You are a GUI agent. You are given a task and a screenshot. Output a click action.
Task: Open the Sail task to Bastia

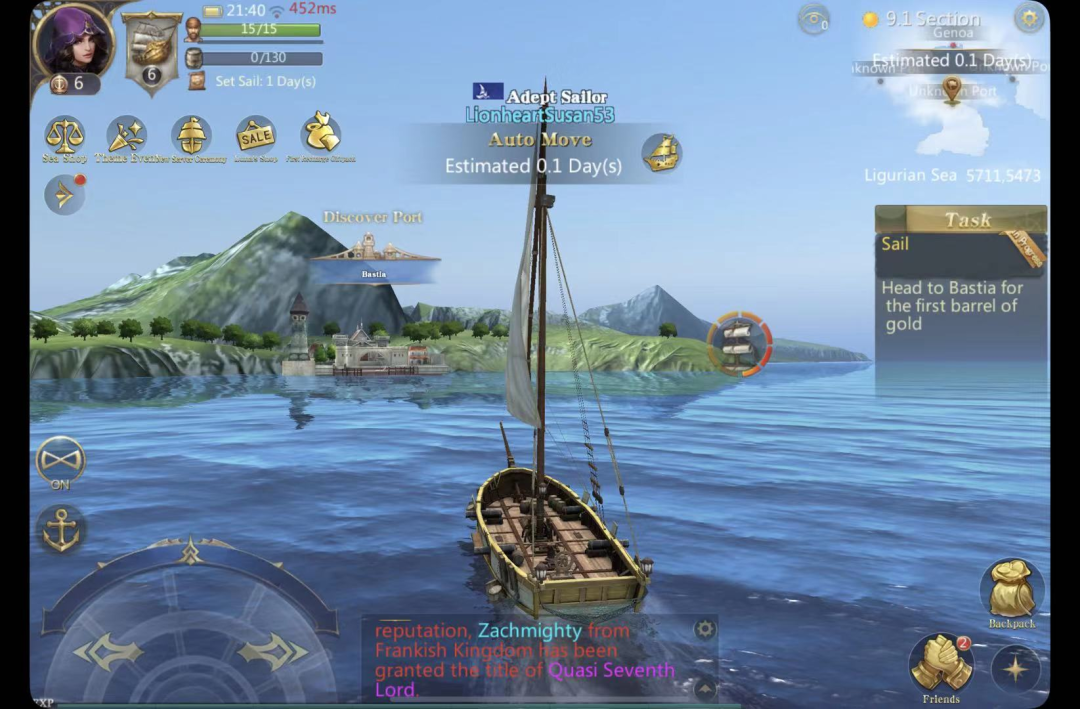(960, 285)
